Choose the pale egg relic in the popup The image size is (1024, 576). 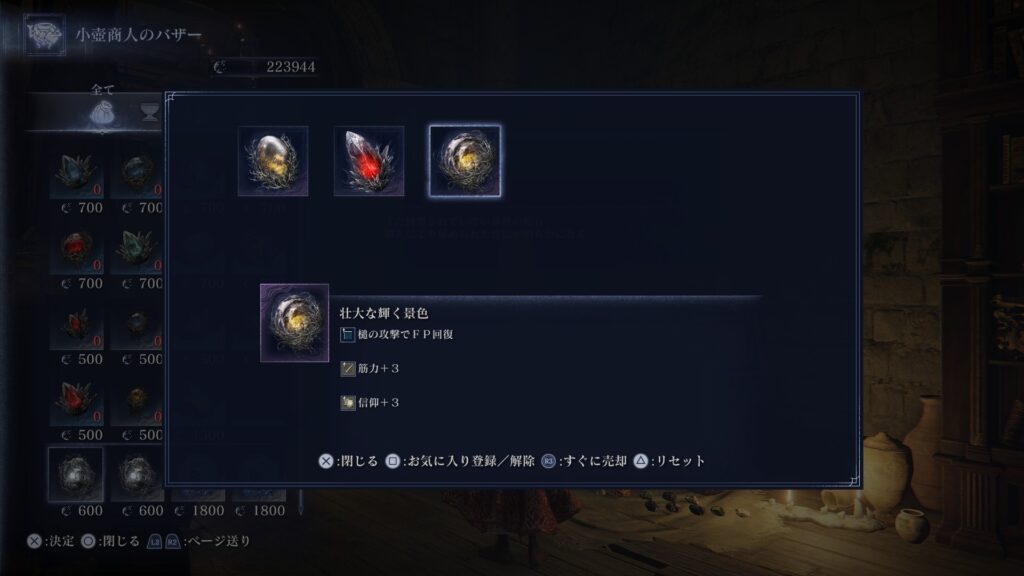[x=273, y=161]
